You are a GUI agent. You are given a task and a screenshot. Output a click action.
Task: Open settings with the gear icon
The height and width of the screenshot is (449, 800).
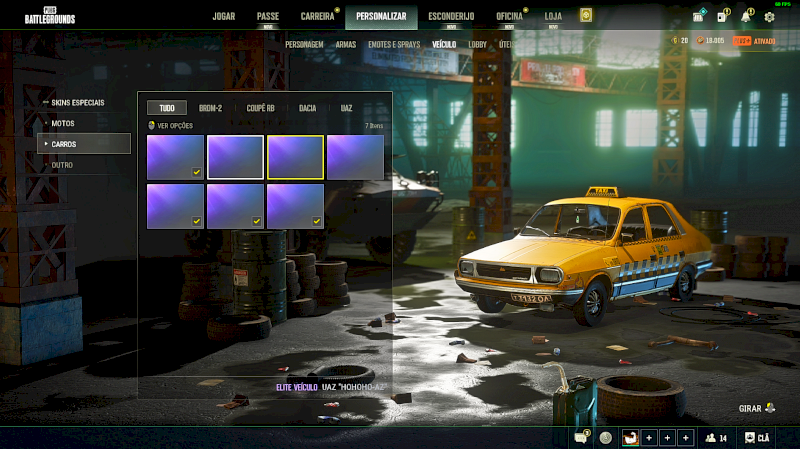(770, 17)
